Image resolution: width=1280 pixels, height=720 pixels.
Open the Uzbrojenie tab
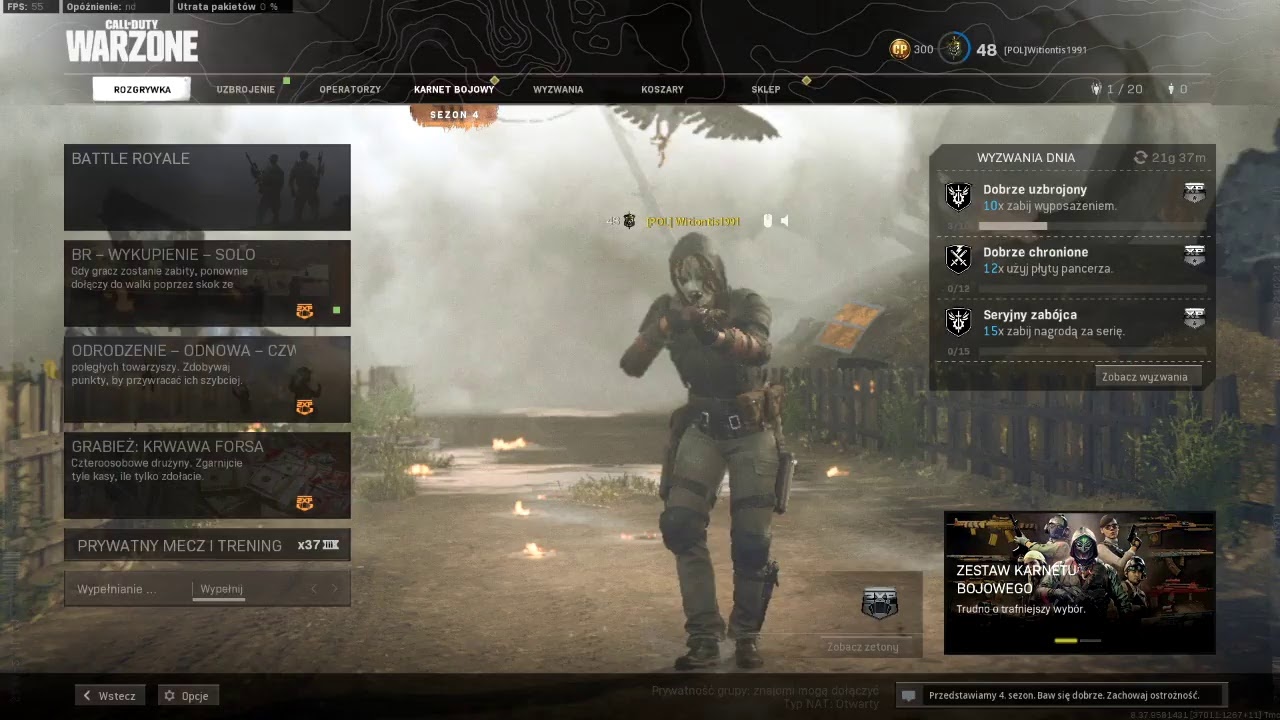coord(245,89)
